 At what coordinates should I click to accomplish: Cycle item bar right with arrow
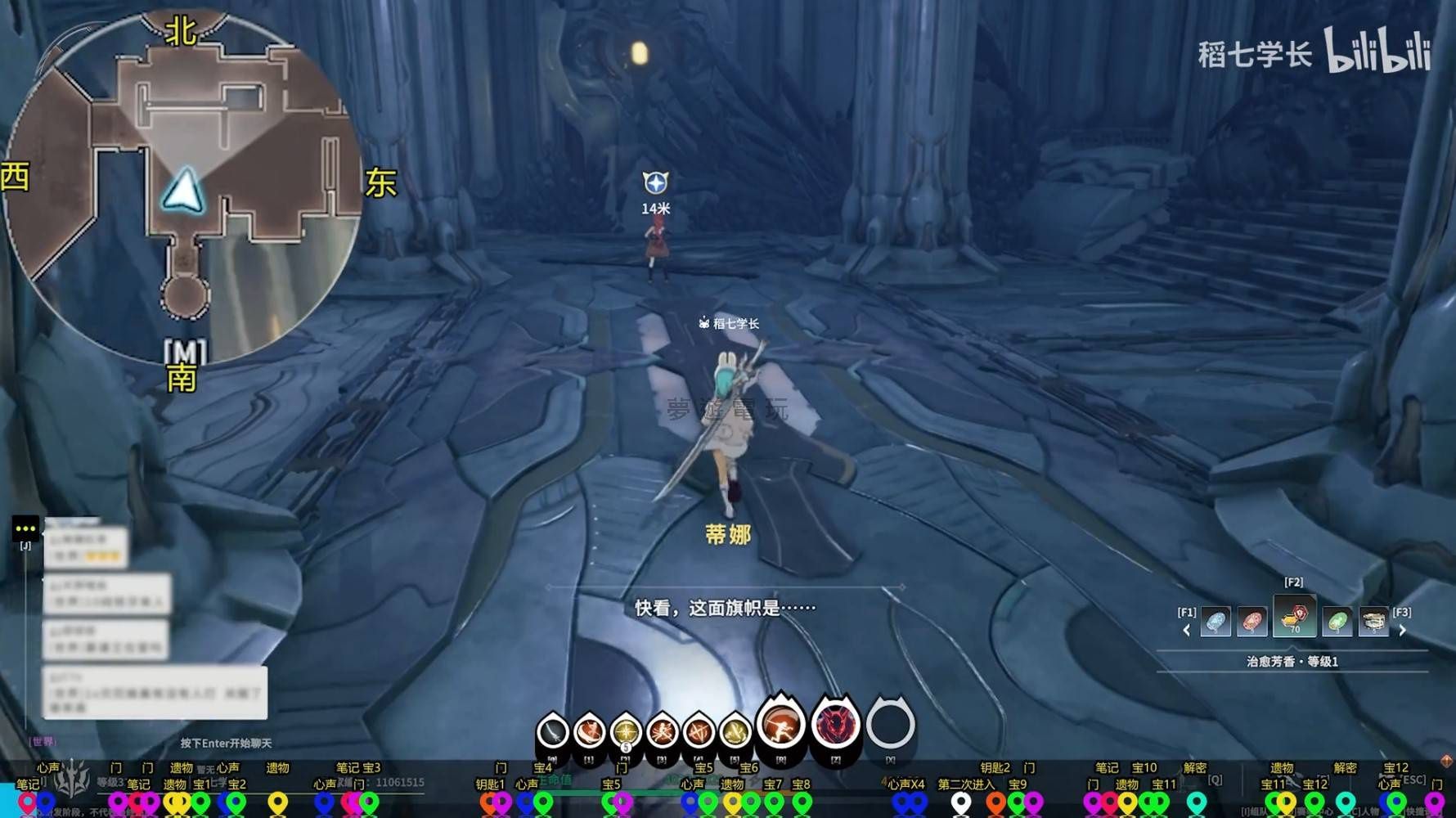pos(1403,630)
